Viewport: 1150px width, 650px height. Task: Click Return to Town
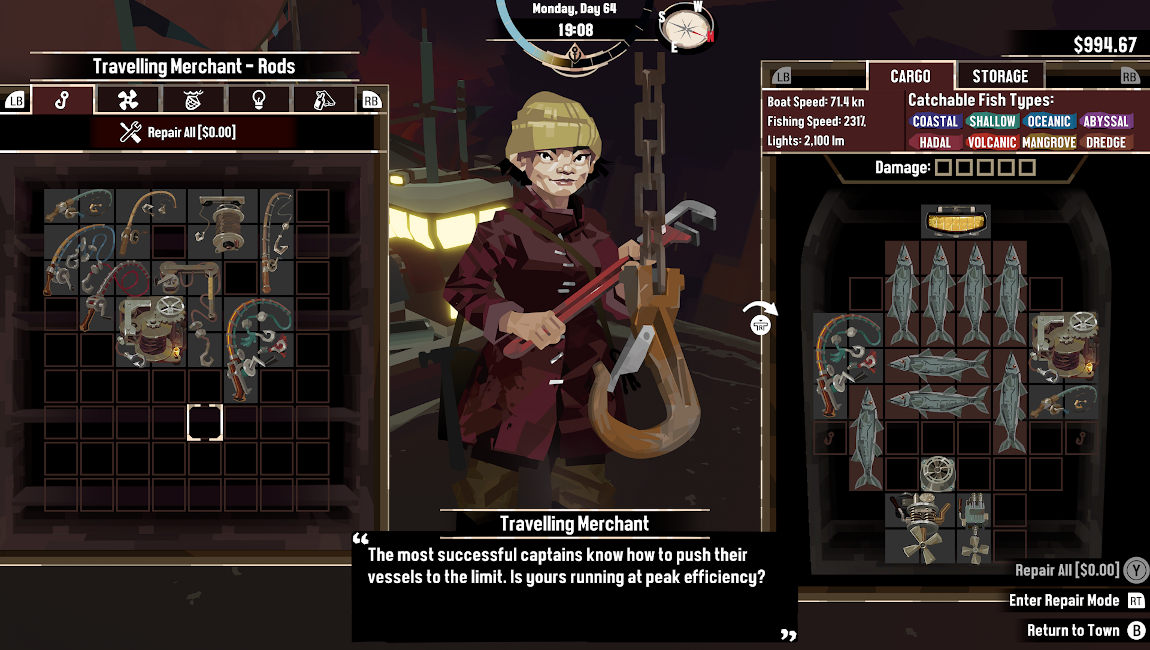coord(1073,630)
